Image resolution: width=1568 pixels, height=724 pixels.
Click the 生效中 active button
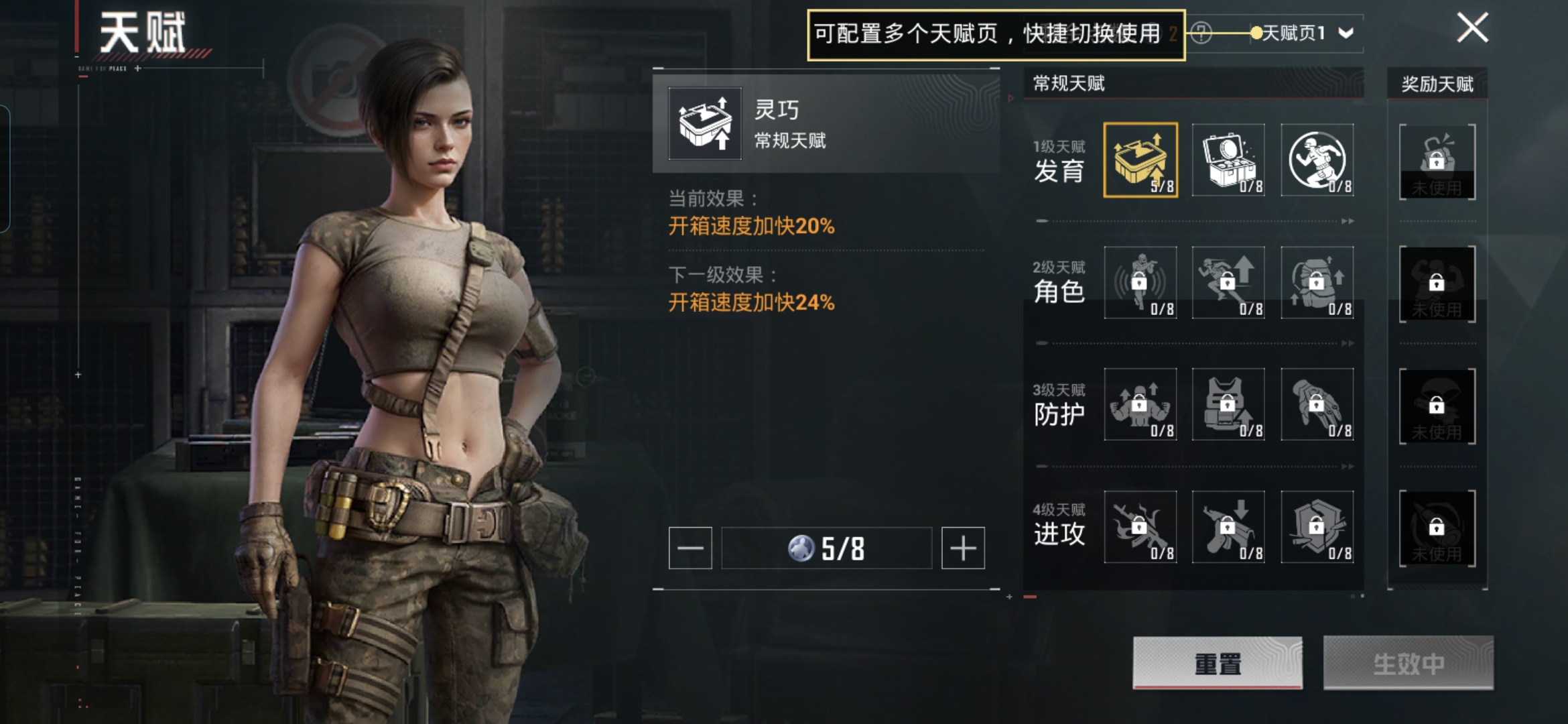coord(1408,663)
